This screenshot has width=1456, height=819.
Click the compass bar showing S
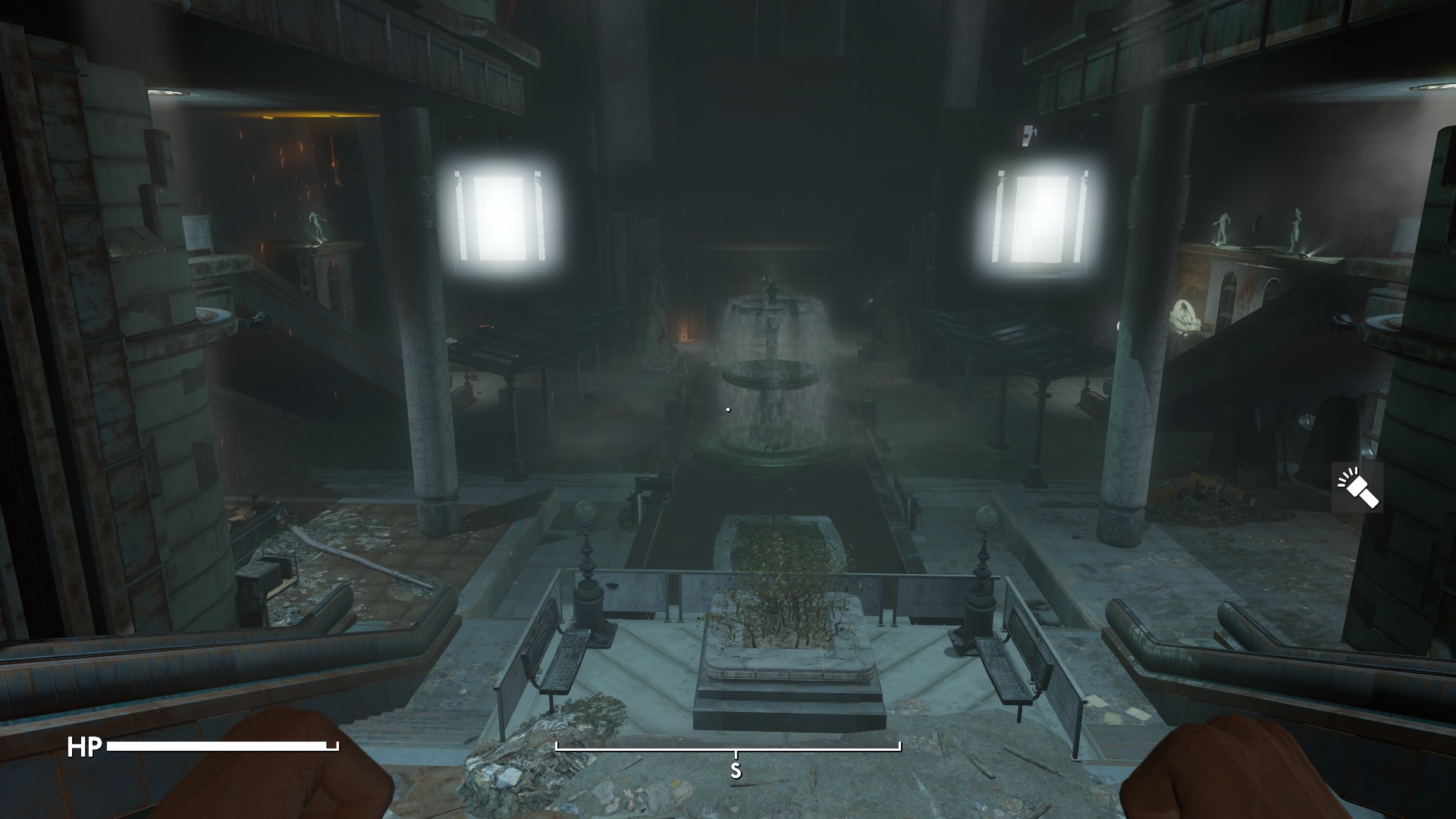728,749
